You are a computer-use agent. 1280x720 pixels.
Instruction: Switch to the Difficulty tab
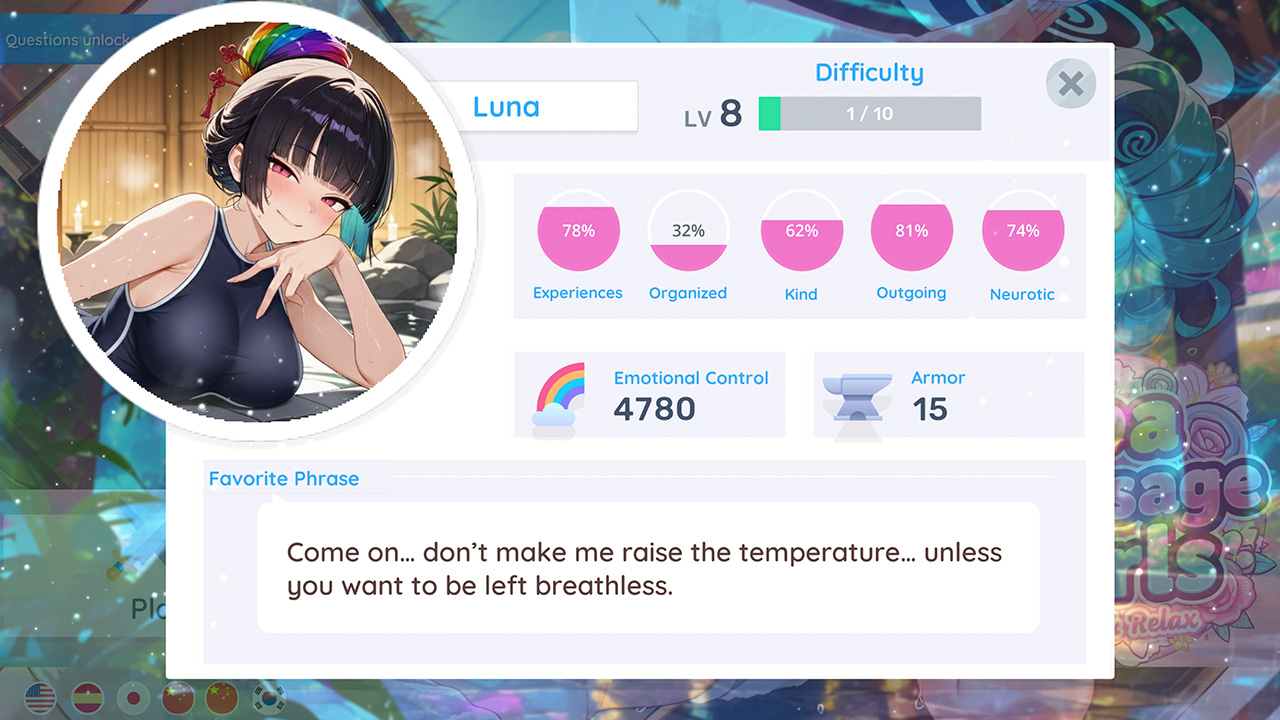869,72
